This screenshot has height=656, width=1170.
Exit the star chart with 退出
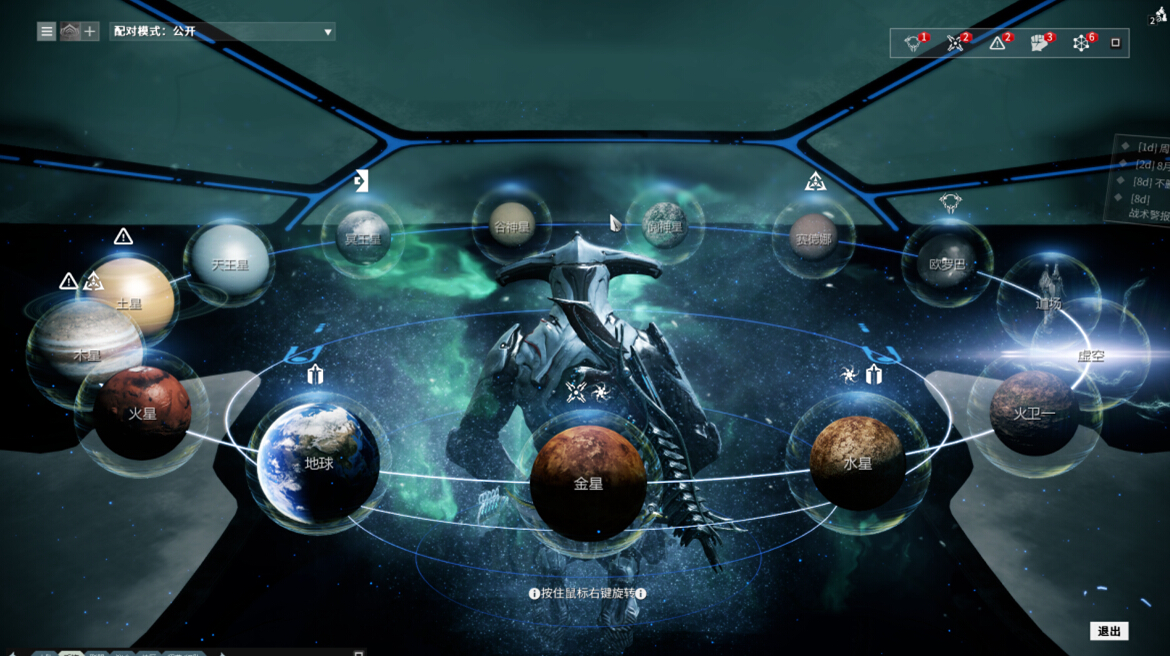(x=1109, y=631)
